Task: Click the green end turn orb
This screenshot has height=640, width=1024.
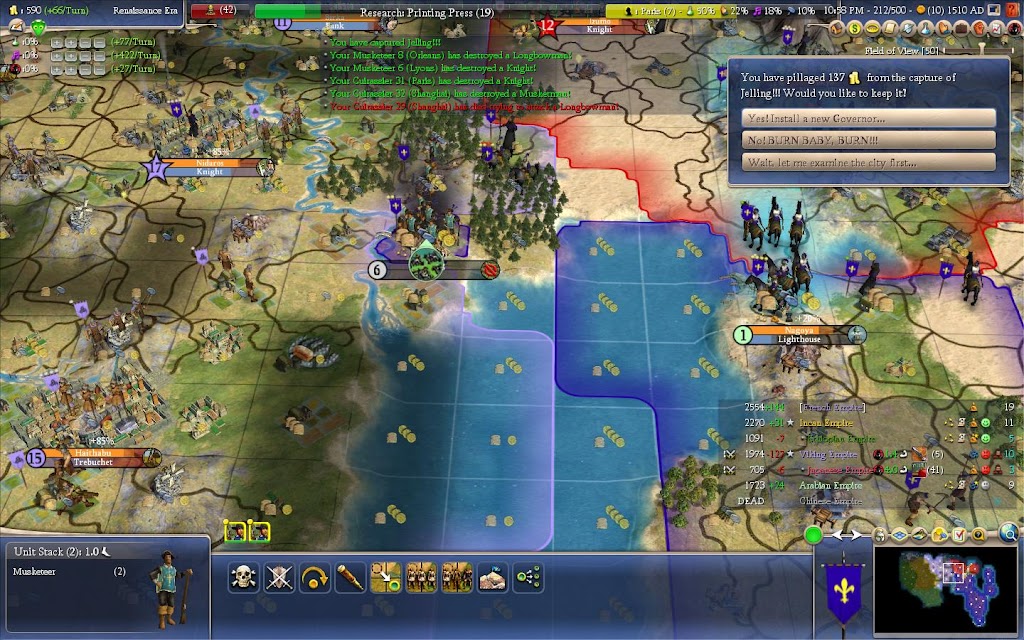Action: (x=814, y=535)
